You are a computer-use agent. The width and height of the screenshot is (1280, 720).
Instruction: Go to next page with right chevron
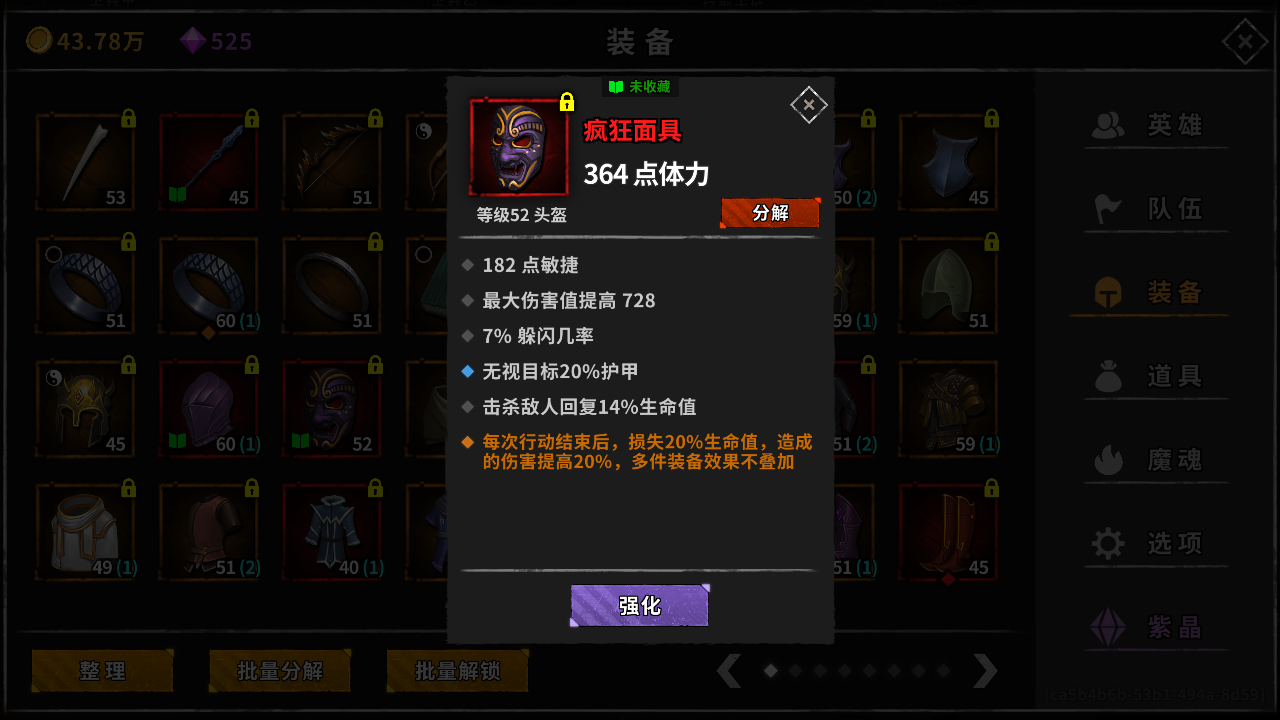point(986,671)
